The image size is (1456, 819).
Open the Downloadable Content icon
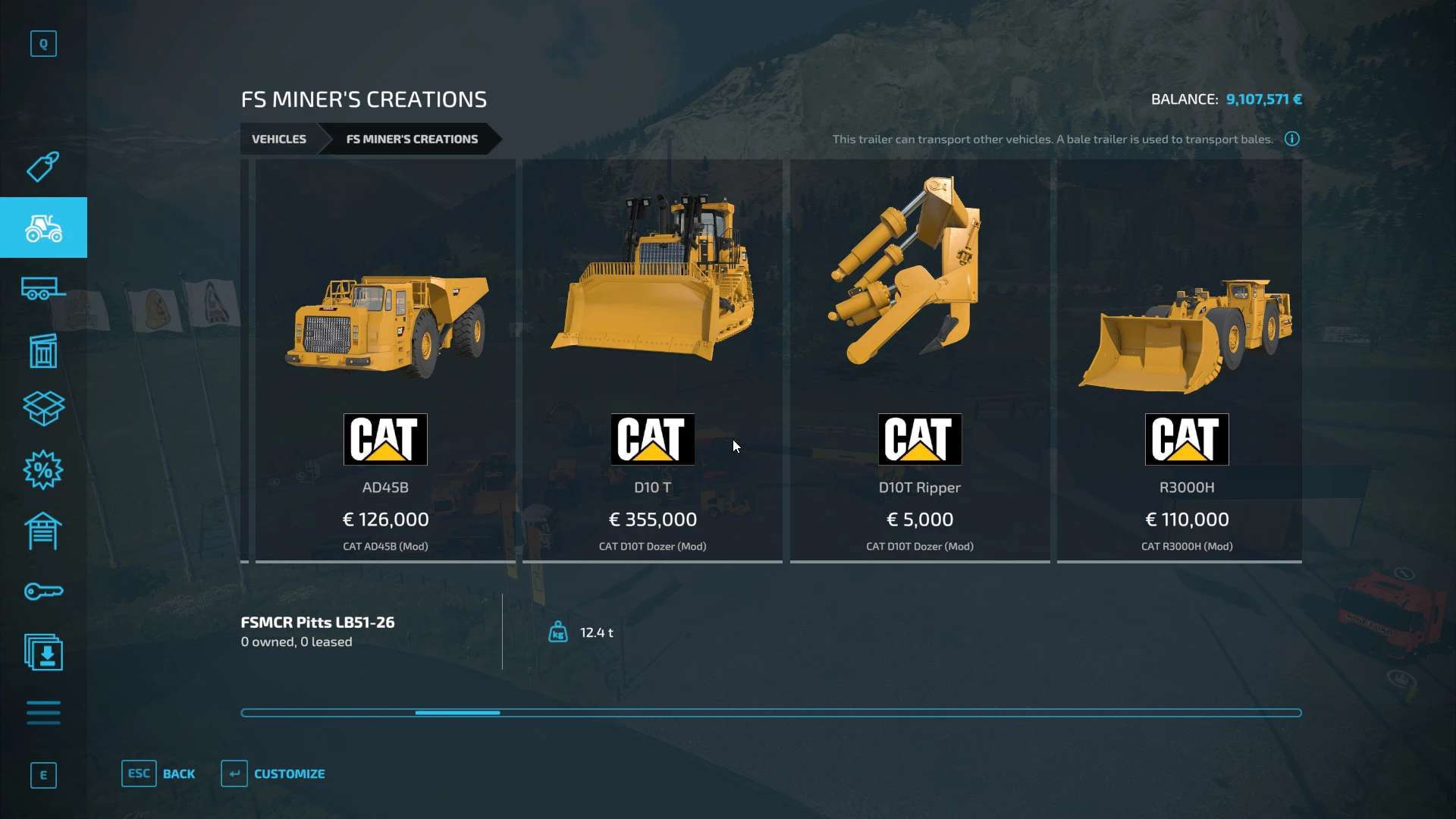coord(43,652)
